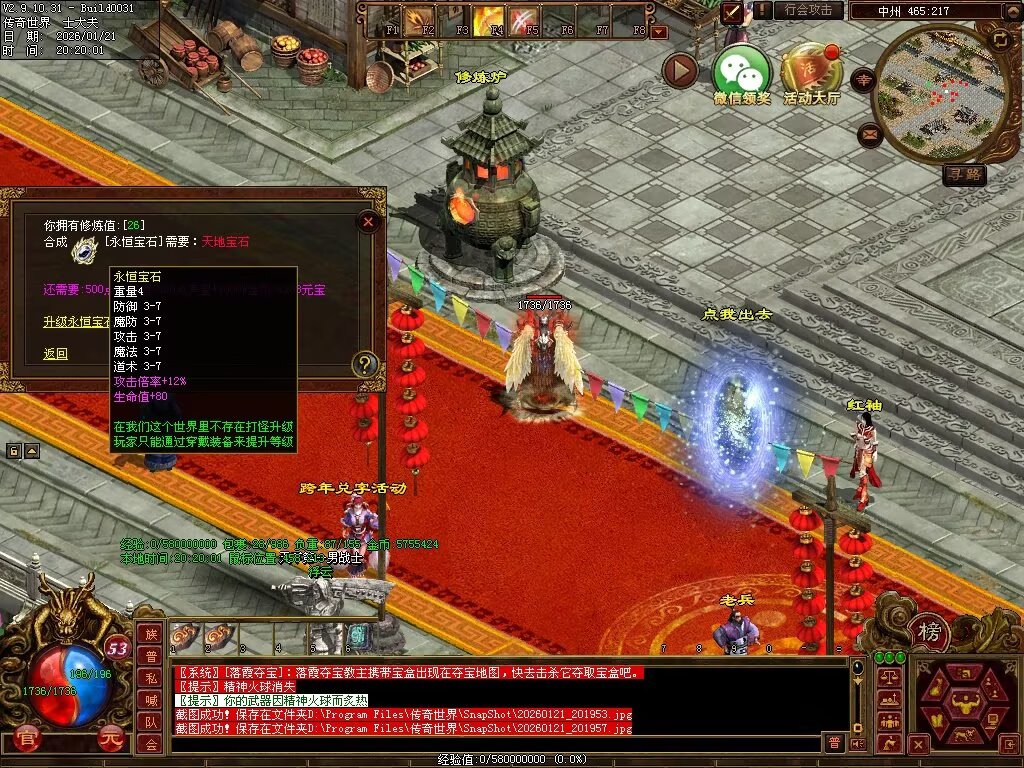Activate 寻路 pathfinding below the minimap

click(x=964, y=175)
